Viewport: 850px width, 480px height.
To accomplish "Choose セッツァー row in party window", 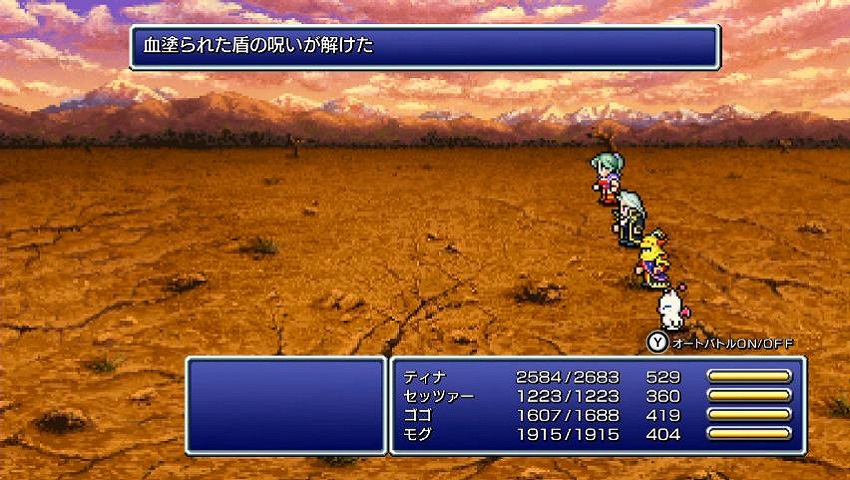I will [438, 396].
